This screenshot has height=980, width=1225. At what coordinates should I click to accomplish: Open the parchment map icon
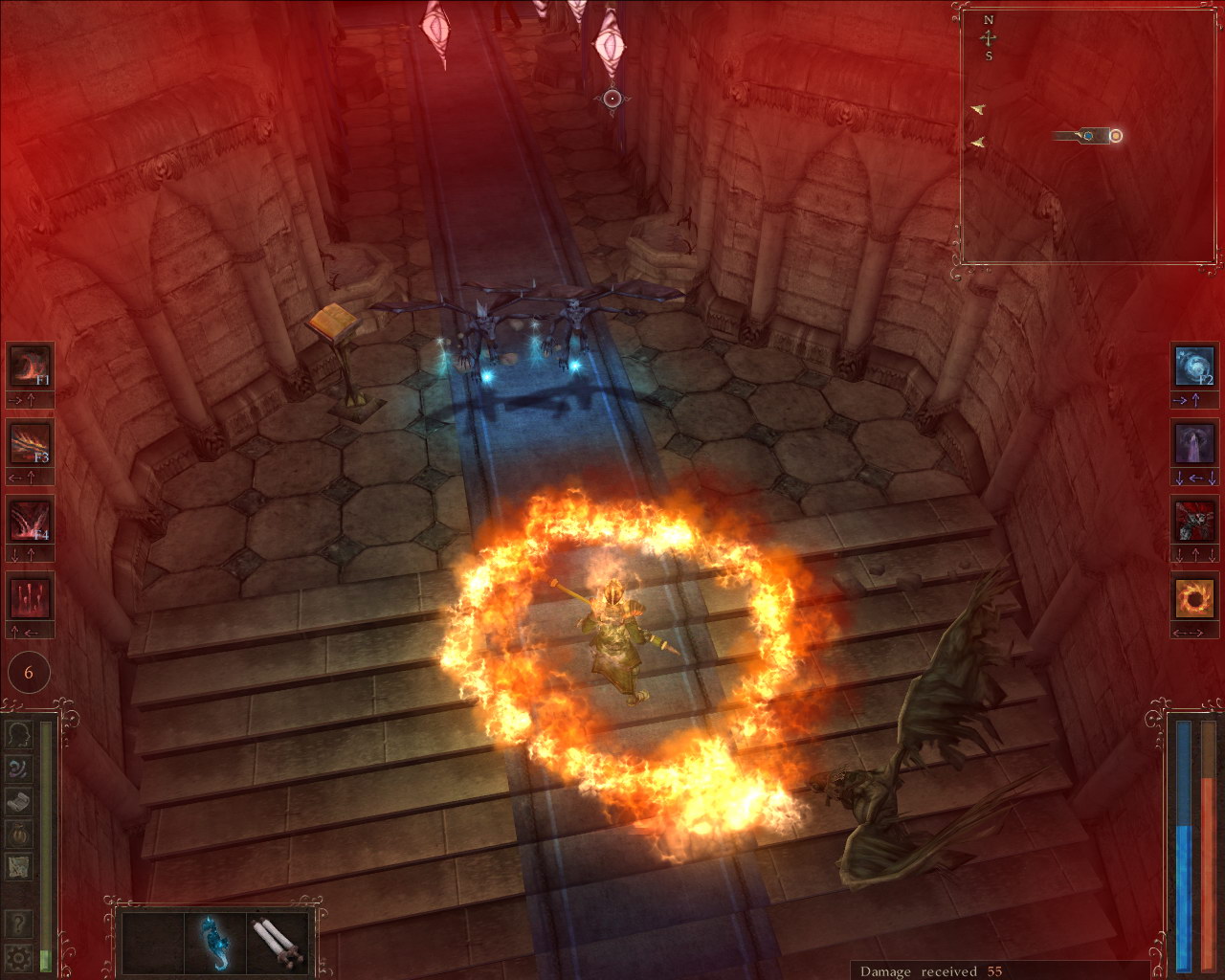[19, 867]
